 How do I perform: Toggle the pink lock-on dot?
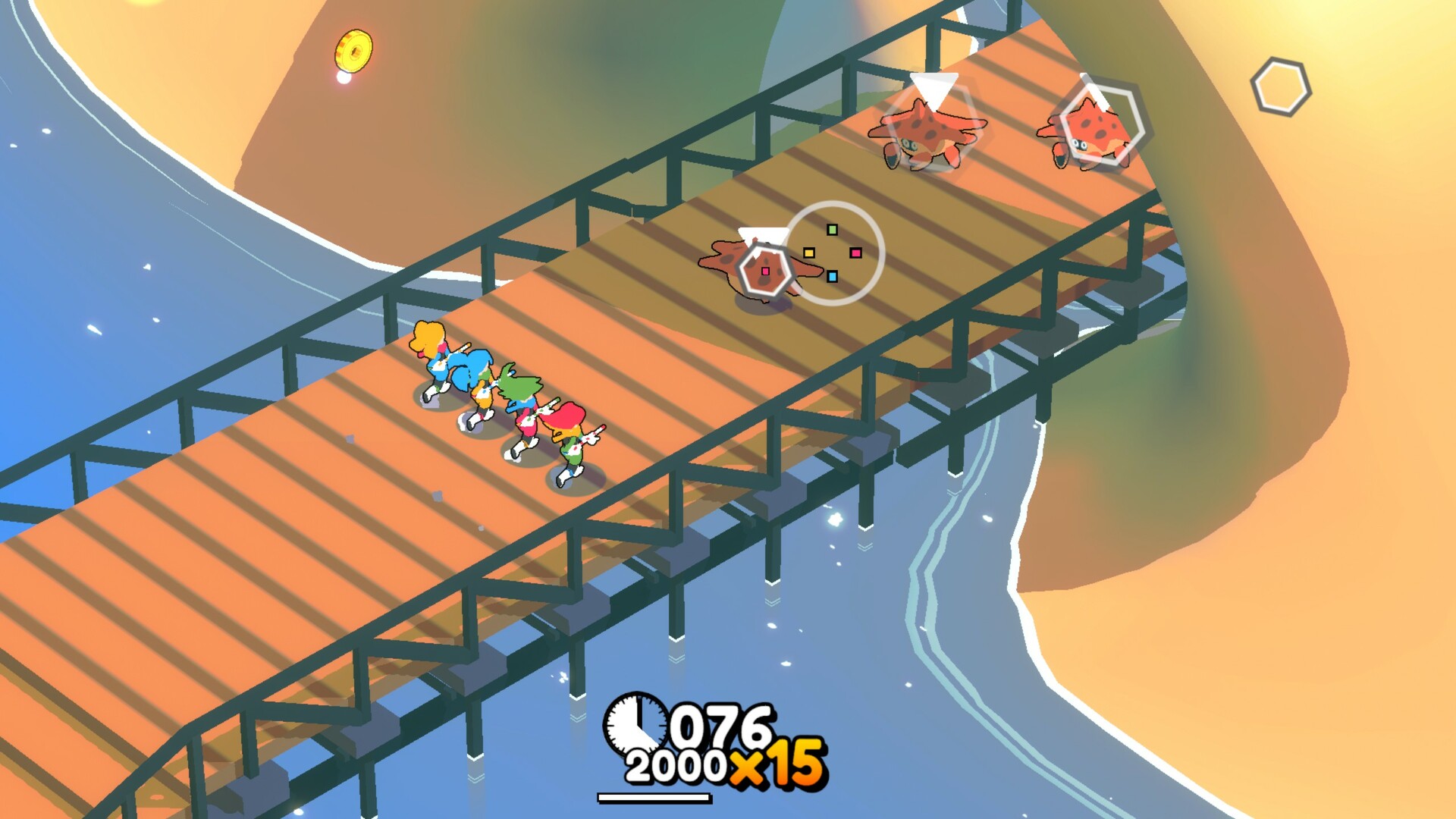click(855, 253)
